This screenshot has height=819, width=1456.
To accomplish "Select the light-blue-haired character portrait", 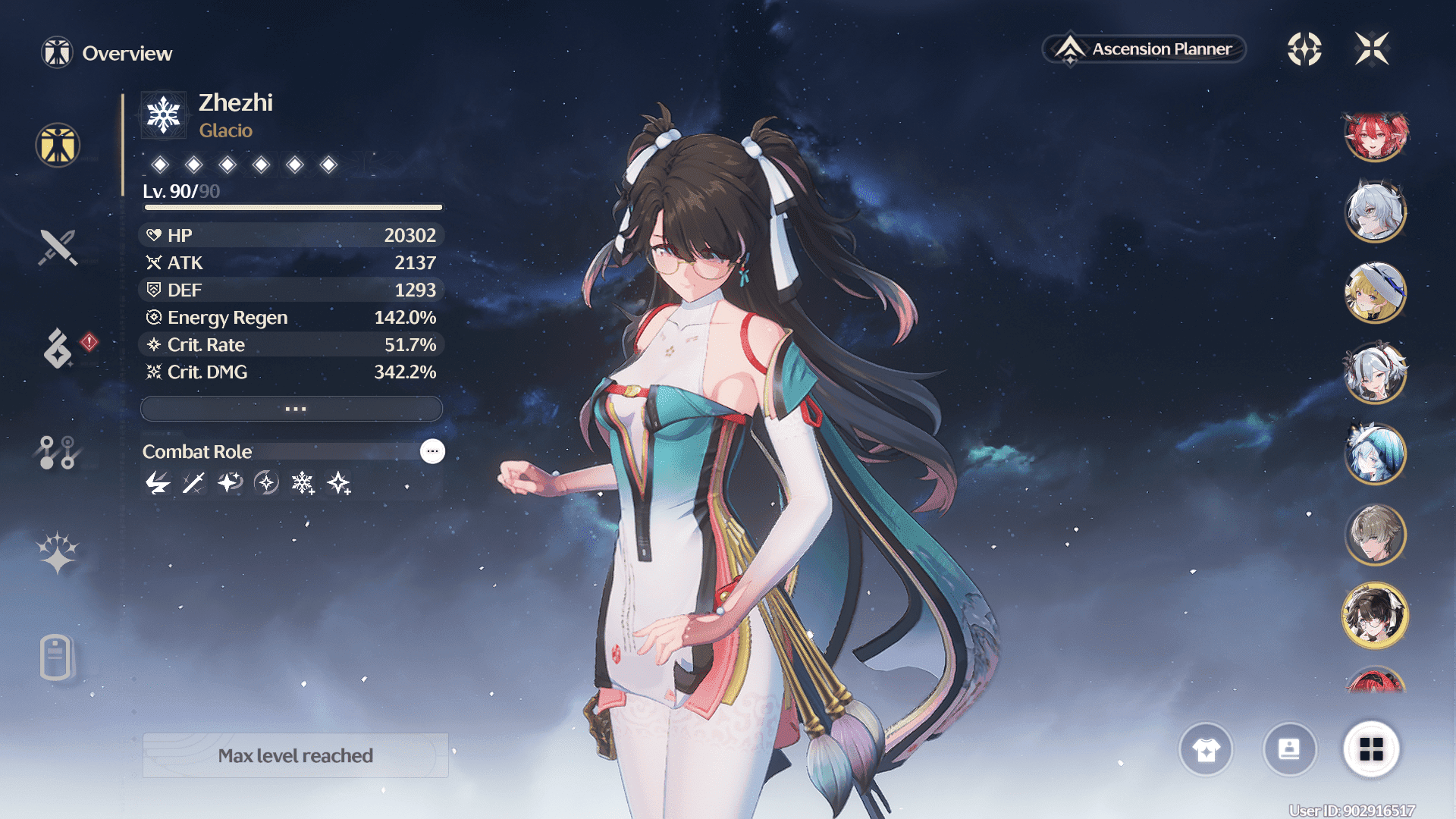I will [1375, 453].
